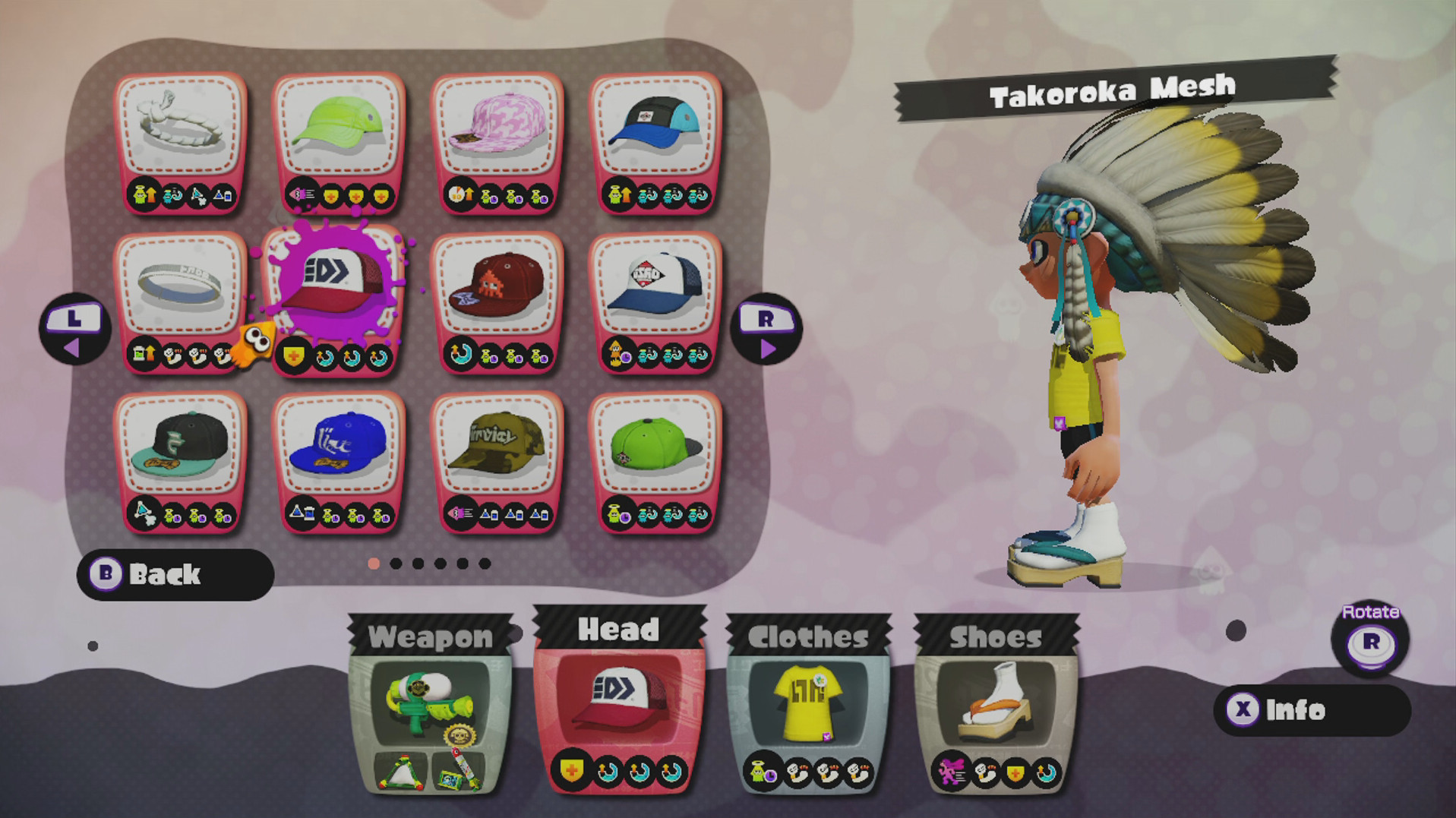Screen dimensions: 1456x818
Task: Go to the previous page with the L arrow
Action: [72, 327]
